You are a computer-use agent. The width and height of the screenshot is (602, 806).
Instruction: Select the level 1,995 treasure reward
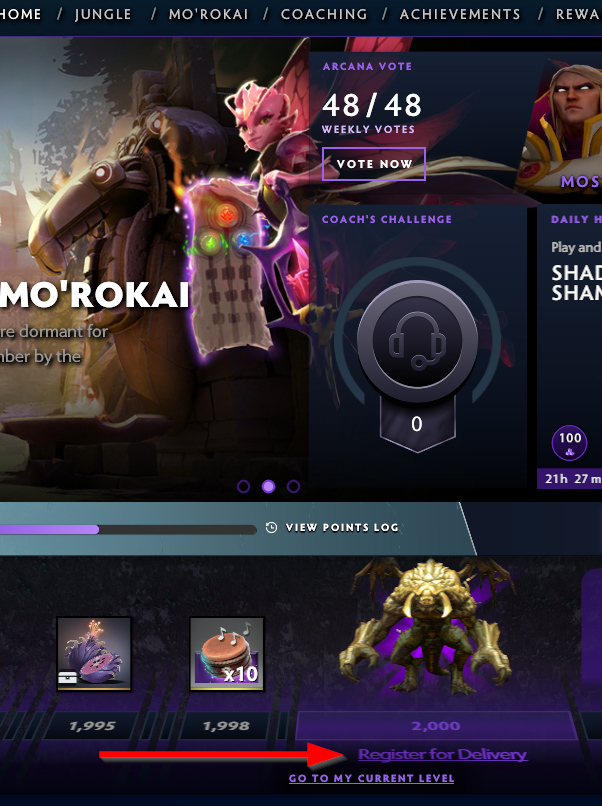[94, 653]
